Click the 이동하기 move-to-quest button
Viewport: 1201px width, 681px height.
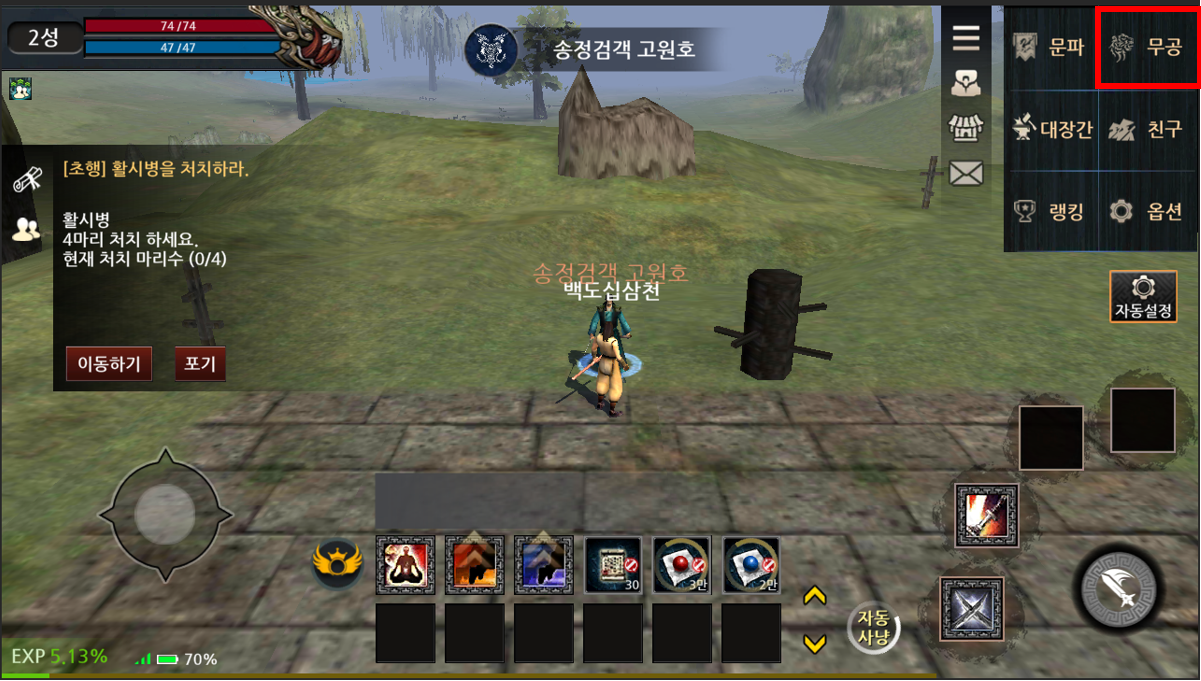(109, 364)
